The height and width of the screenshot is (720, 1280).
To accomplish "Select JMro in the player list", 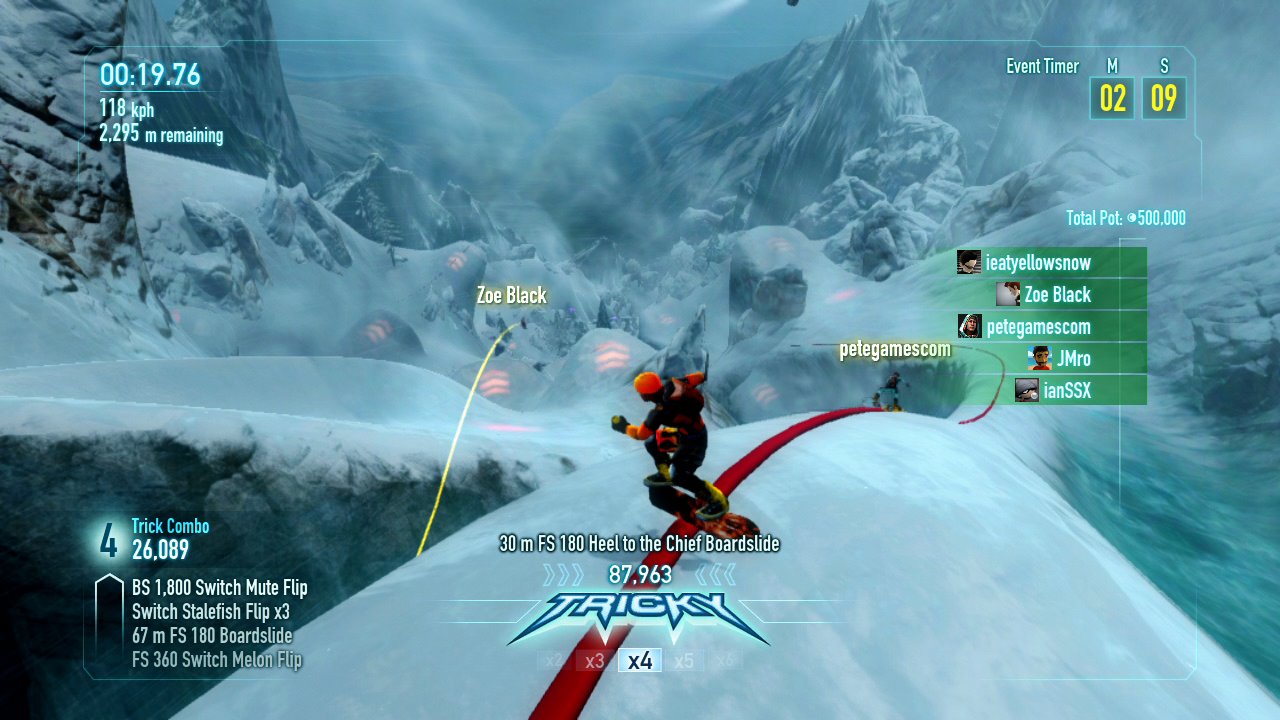I will tap(1073, 359).
